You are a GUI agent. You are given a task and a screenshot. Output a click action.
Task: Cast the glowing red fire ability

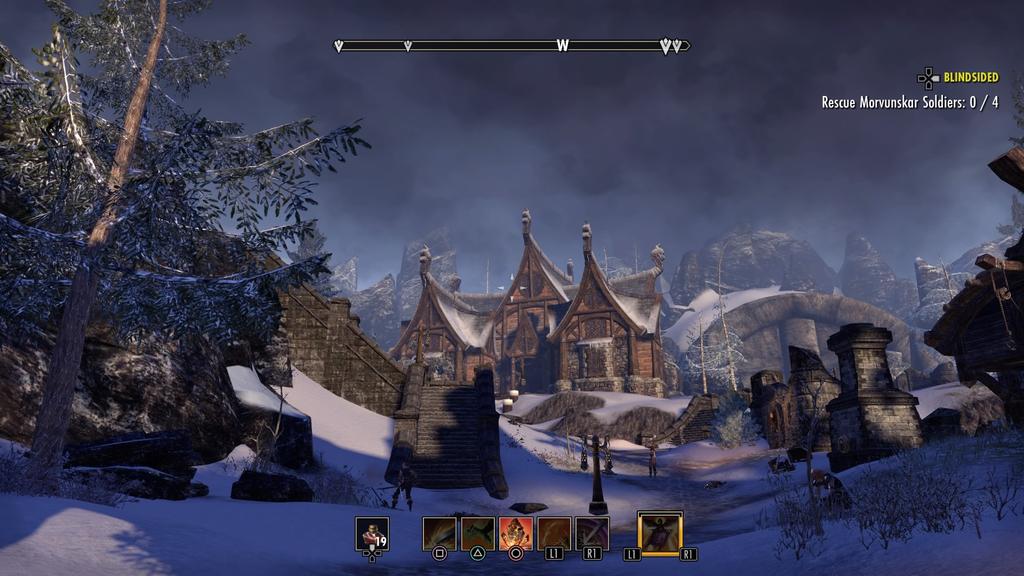[x=516, y=533]
